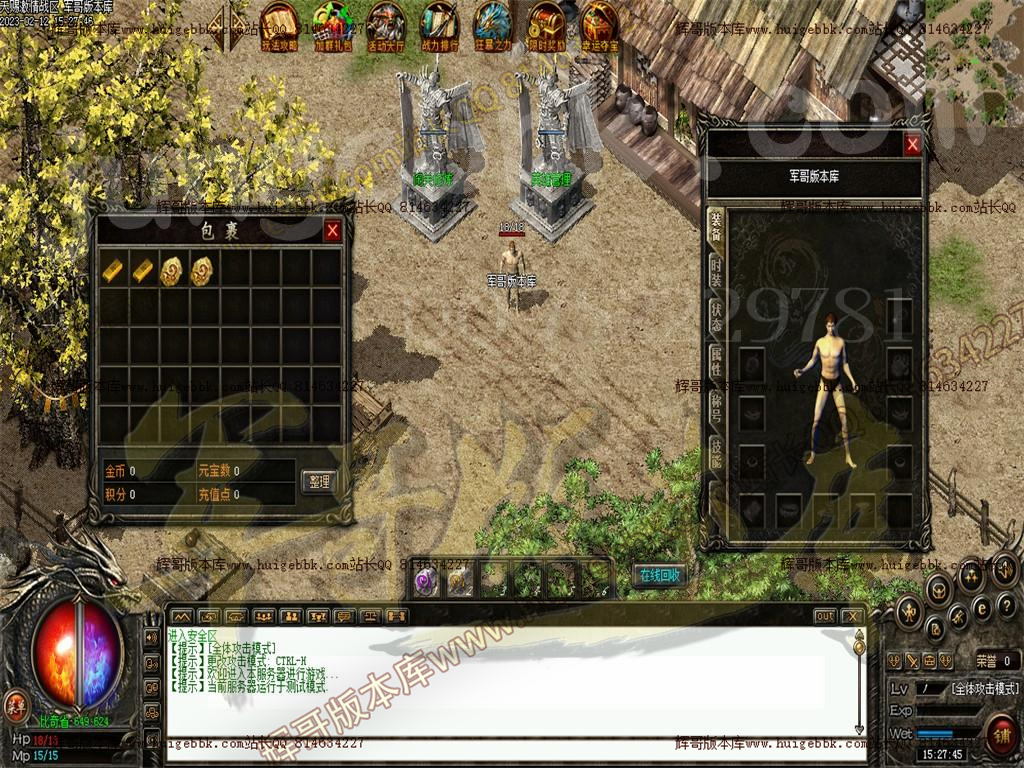Image resolution: width=1024 pixels, height=768 pixels.
Task: Close the character equipment panel
Action: 912,145
